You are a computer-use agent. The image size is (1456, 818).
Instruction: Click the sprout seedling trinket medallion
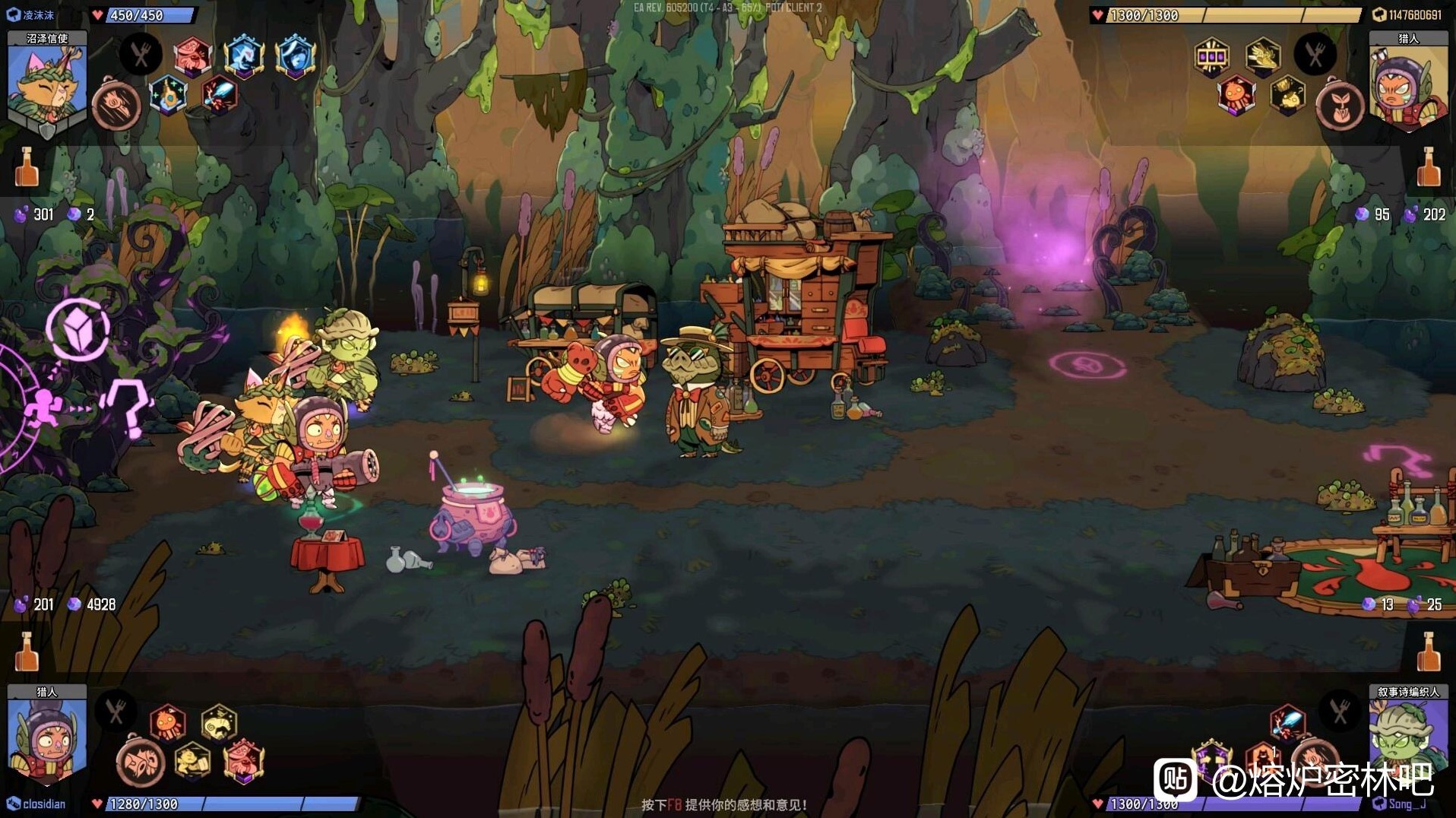pyautogui.click(x=1339, y=105)
